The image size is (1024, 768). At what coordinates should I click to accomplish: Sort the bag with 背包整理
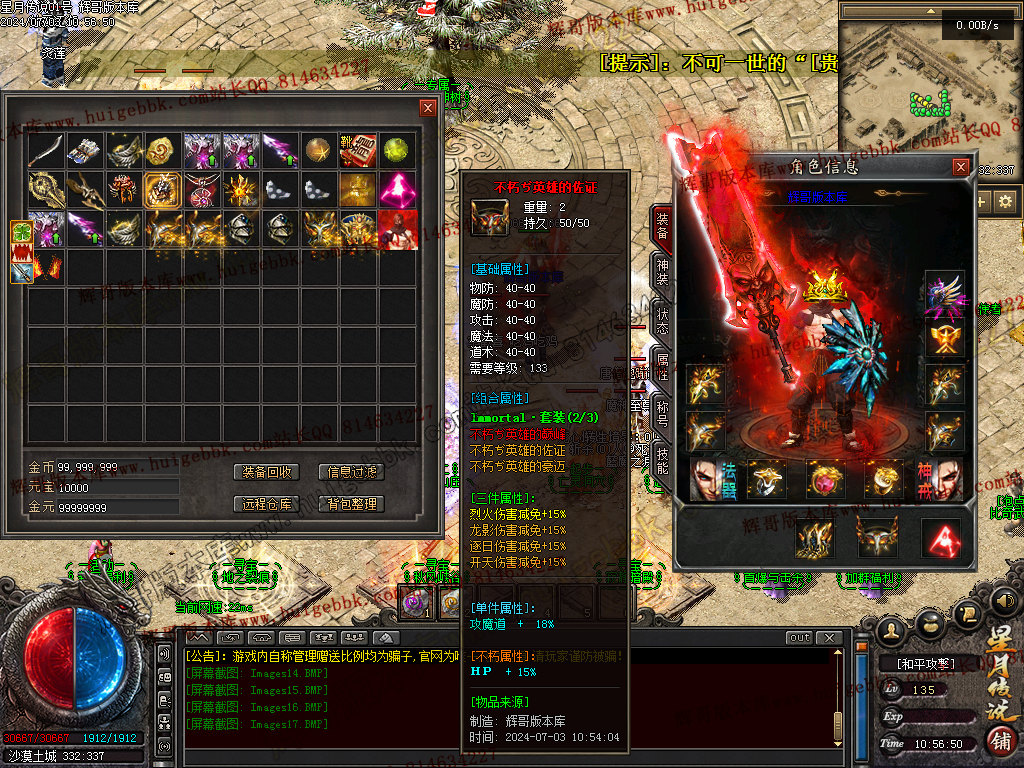point(352,504)
